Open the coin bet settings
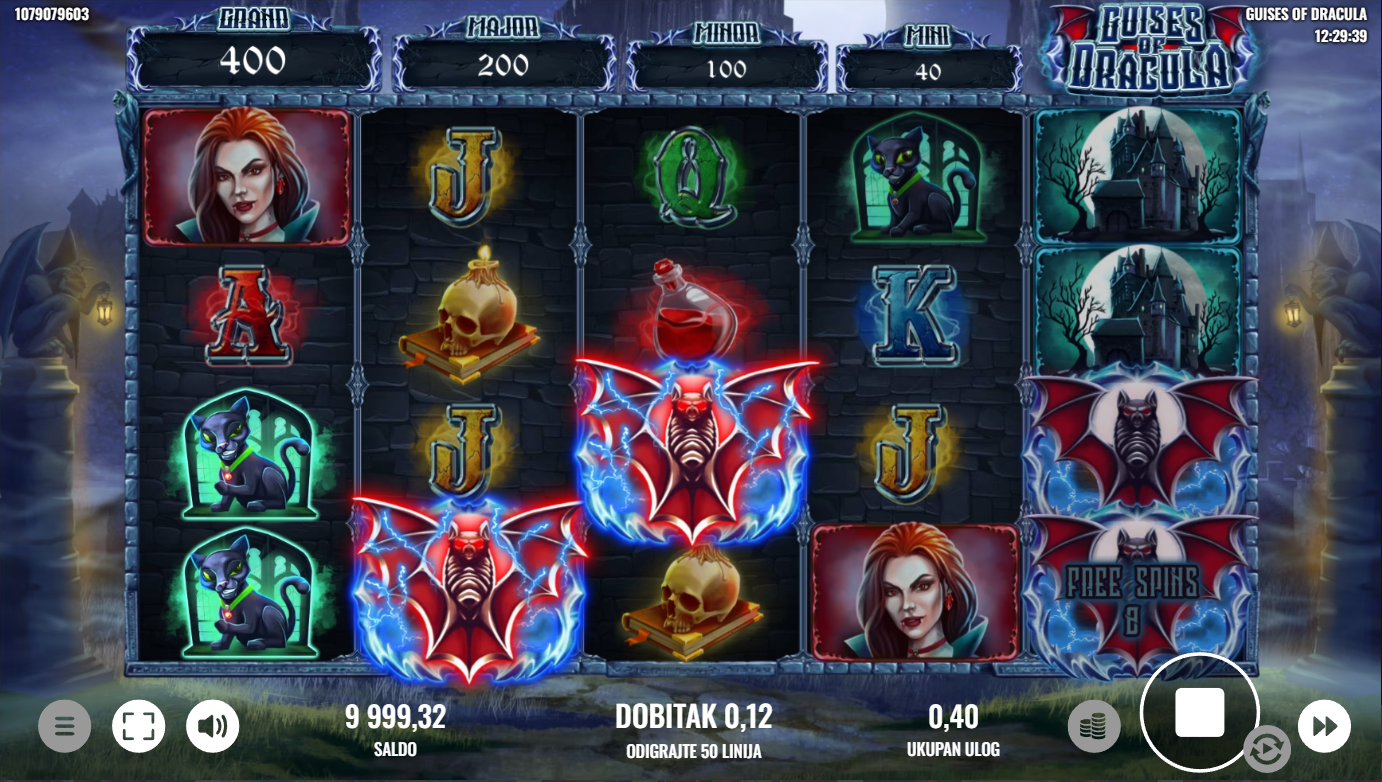This screenshot has height=782, width=1382. point(1094,726)
